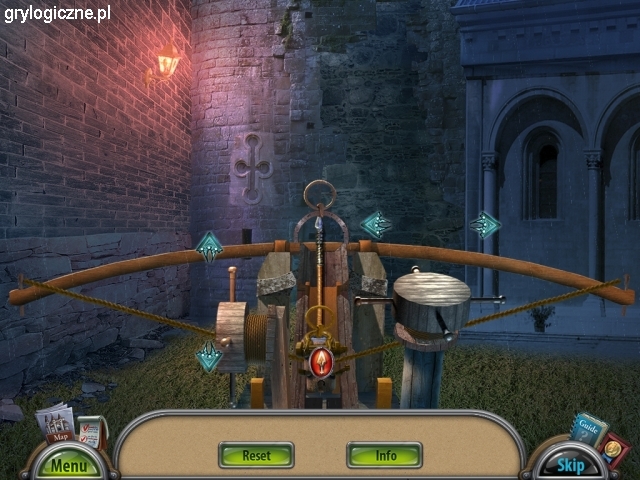Select the teal right-pointing arrow
The height and width of the screenshot is (480, 640).
(x=486, y=225)
